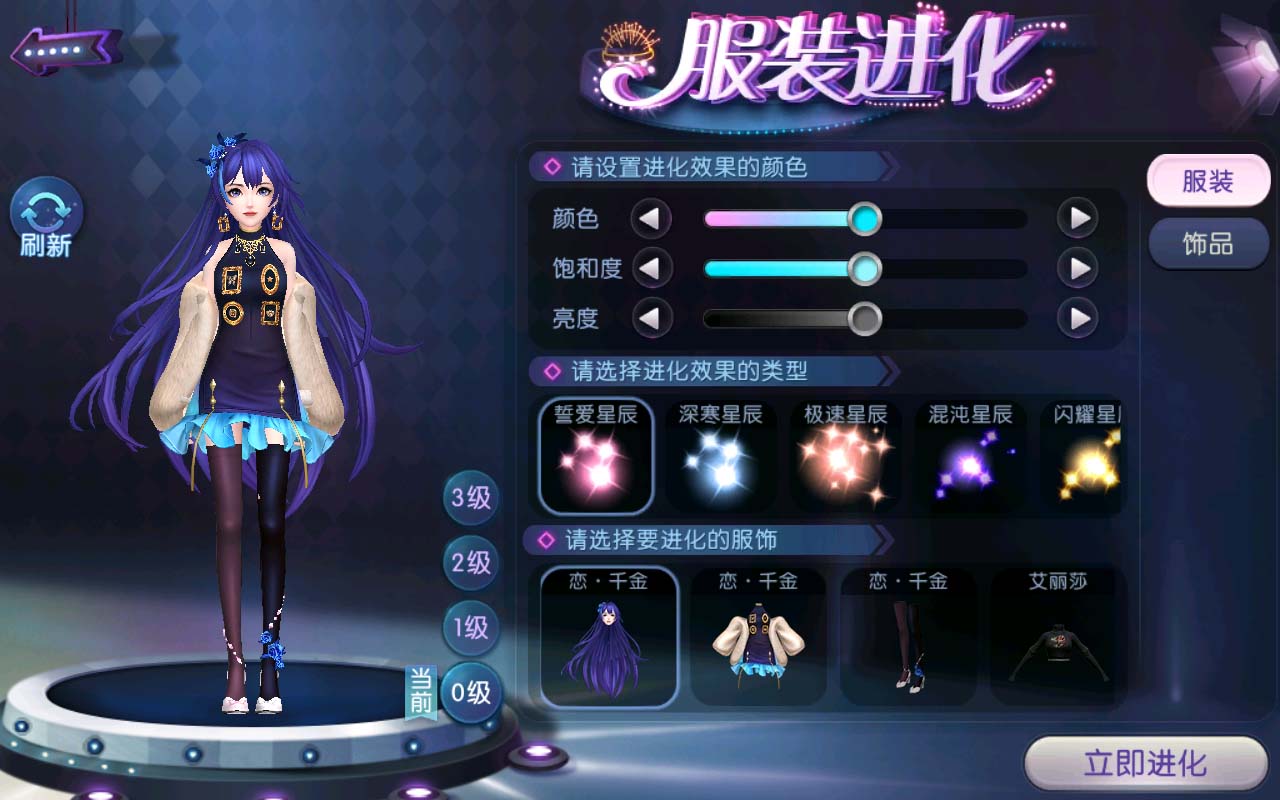The image size is (1280, 800).
Task: Decrease the 颜色 hue with left arrow
Action: click(x=651, y=218)
